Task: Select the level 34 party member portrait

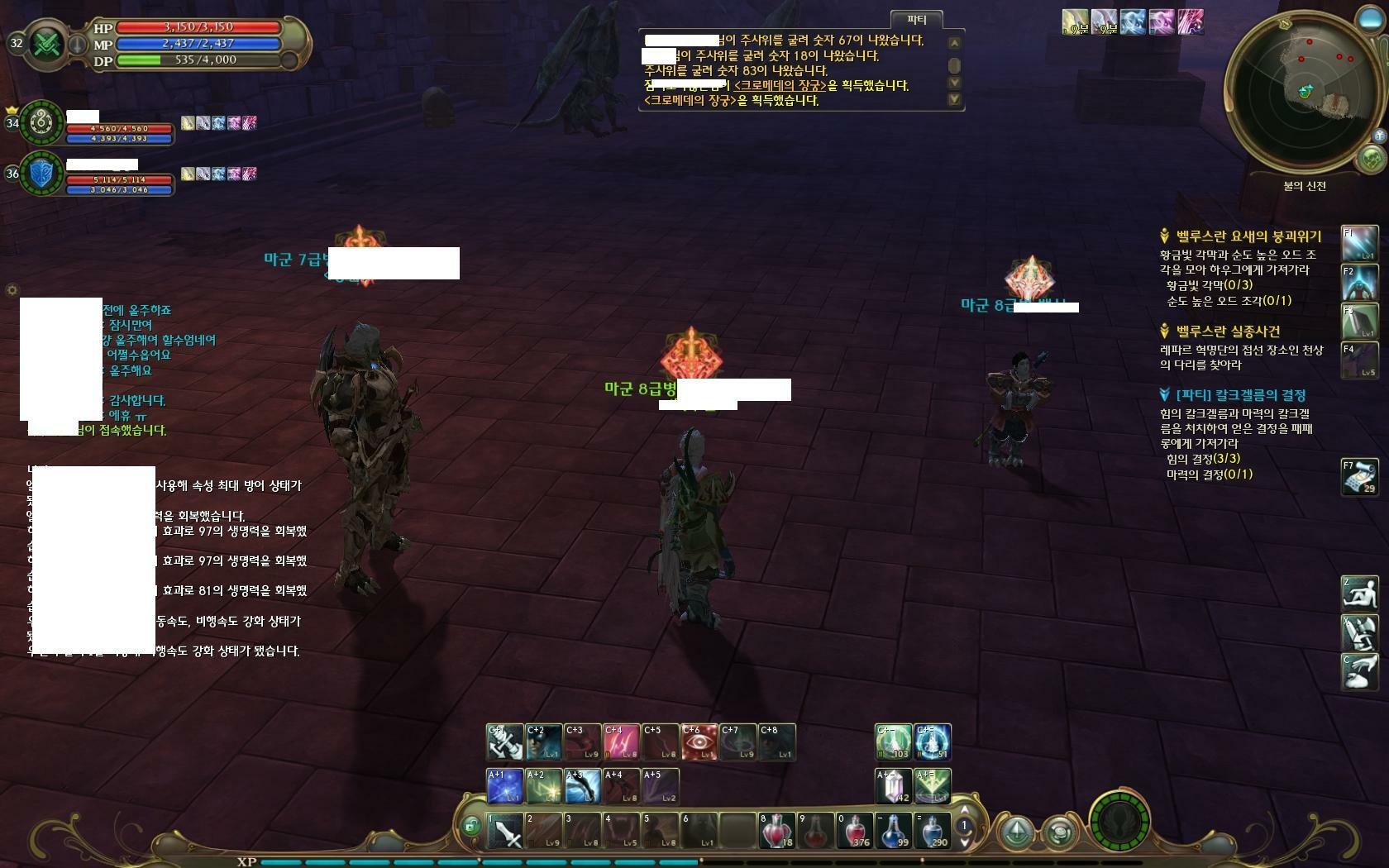Action: coord(42,123)
